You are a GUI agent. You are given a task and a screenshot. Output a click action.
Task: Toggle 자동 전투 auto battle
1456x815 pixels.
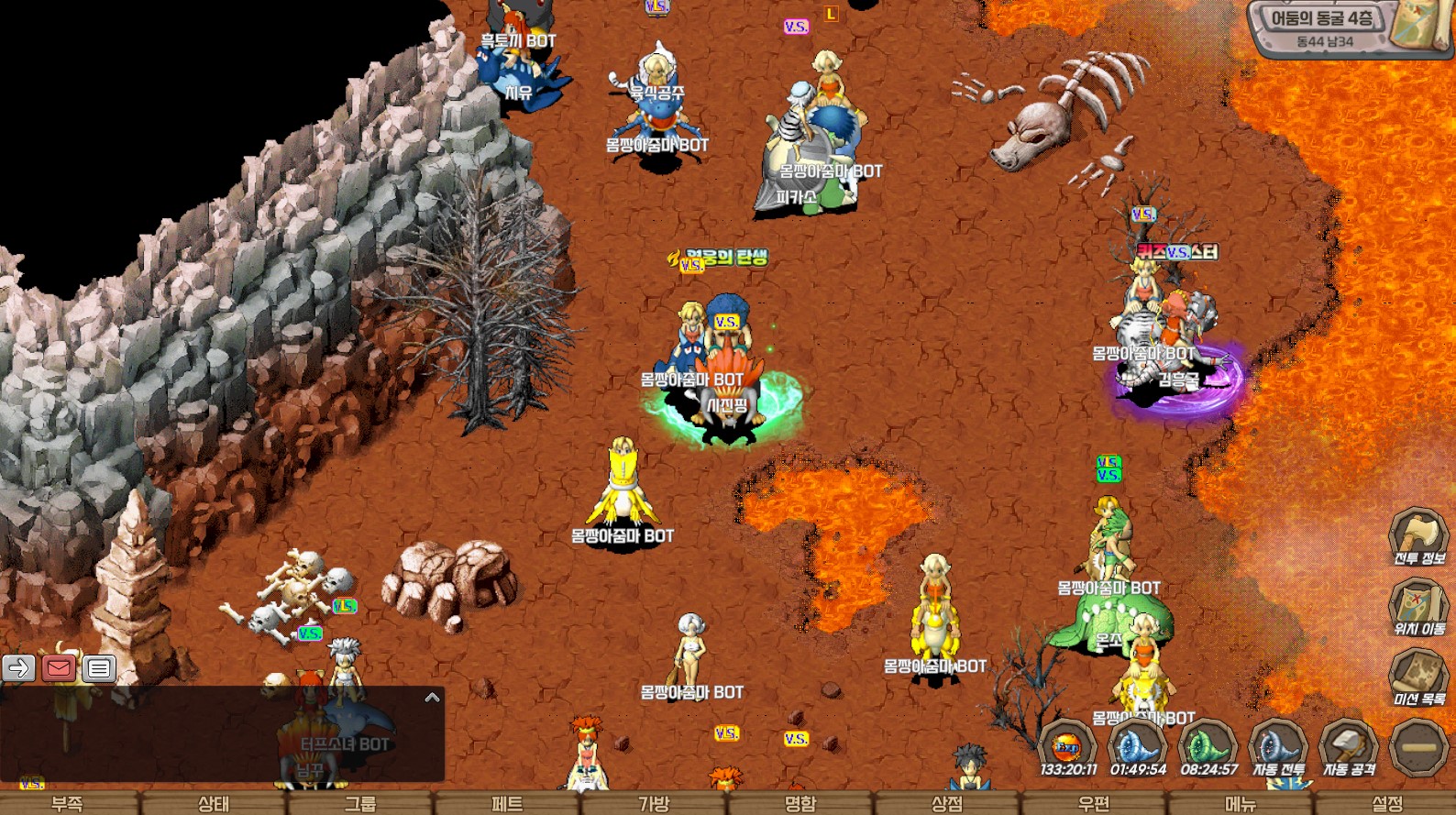click(x=1278, y=745)
